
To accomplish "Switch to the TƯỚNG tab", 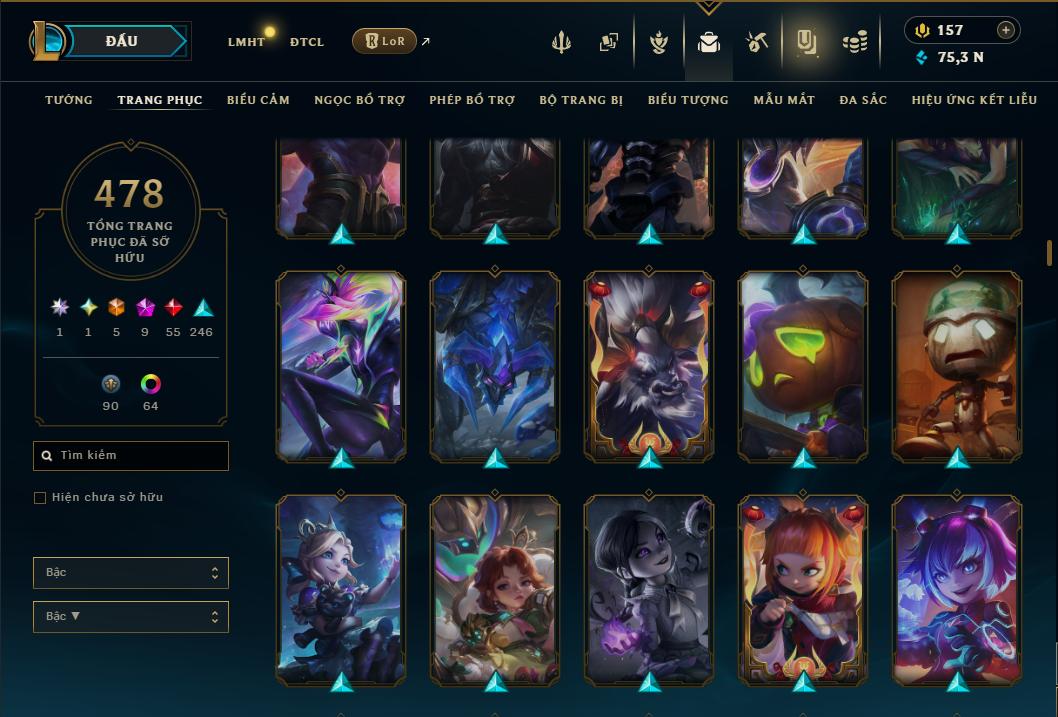I will 69,100.
